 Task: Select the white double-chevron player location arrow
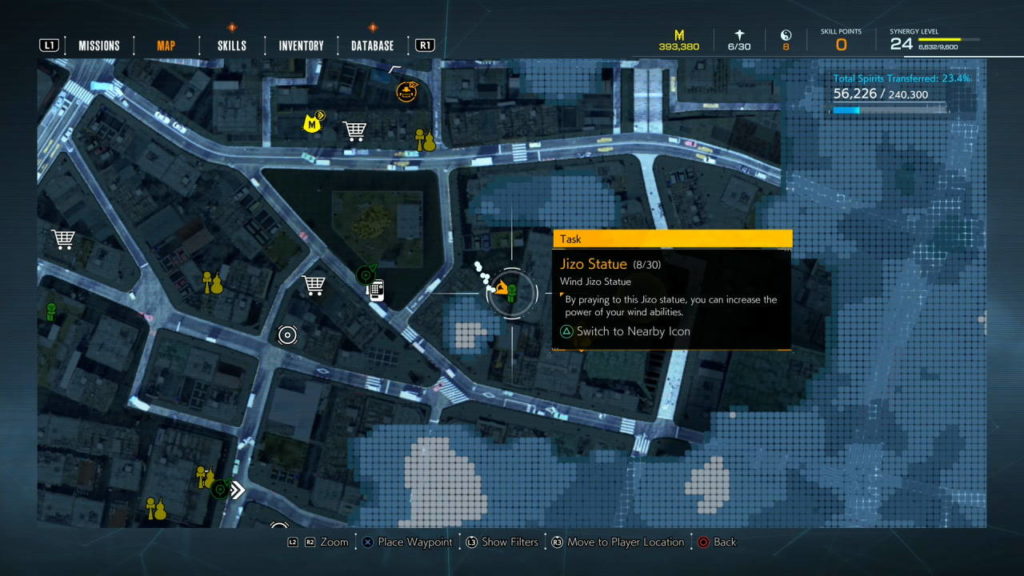coord(238,490)
